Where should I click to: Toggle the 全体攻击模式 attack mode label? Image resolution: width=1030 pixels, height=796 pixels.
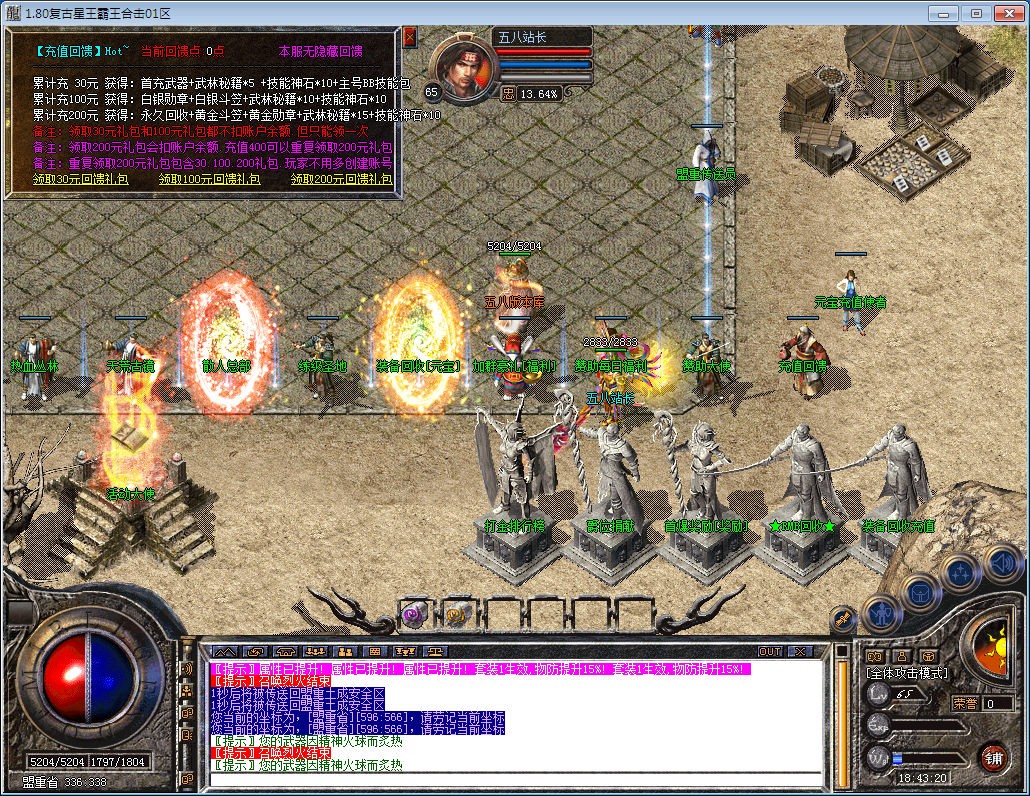tap(907, 674)
